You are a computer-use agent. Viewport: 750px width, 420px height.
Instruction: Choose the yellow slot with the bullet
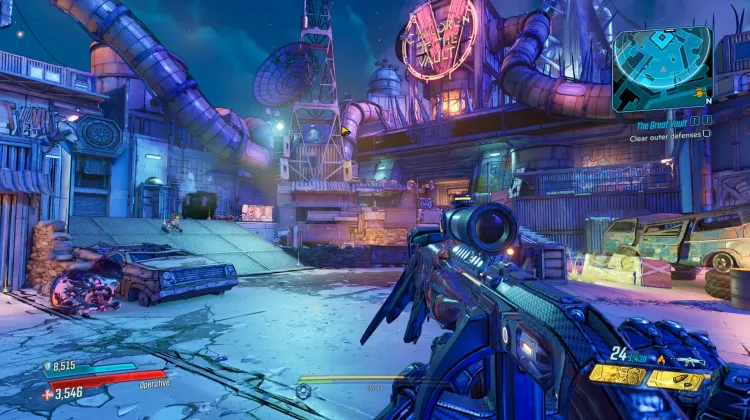click(x=677, y=379)
